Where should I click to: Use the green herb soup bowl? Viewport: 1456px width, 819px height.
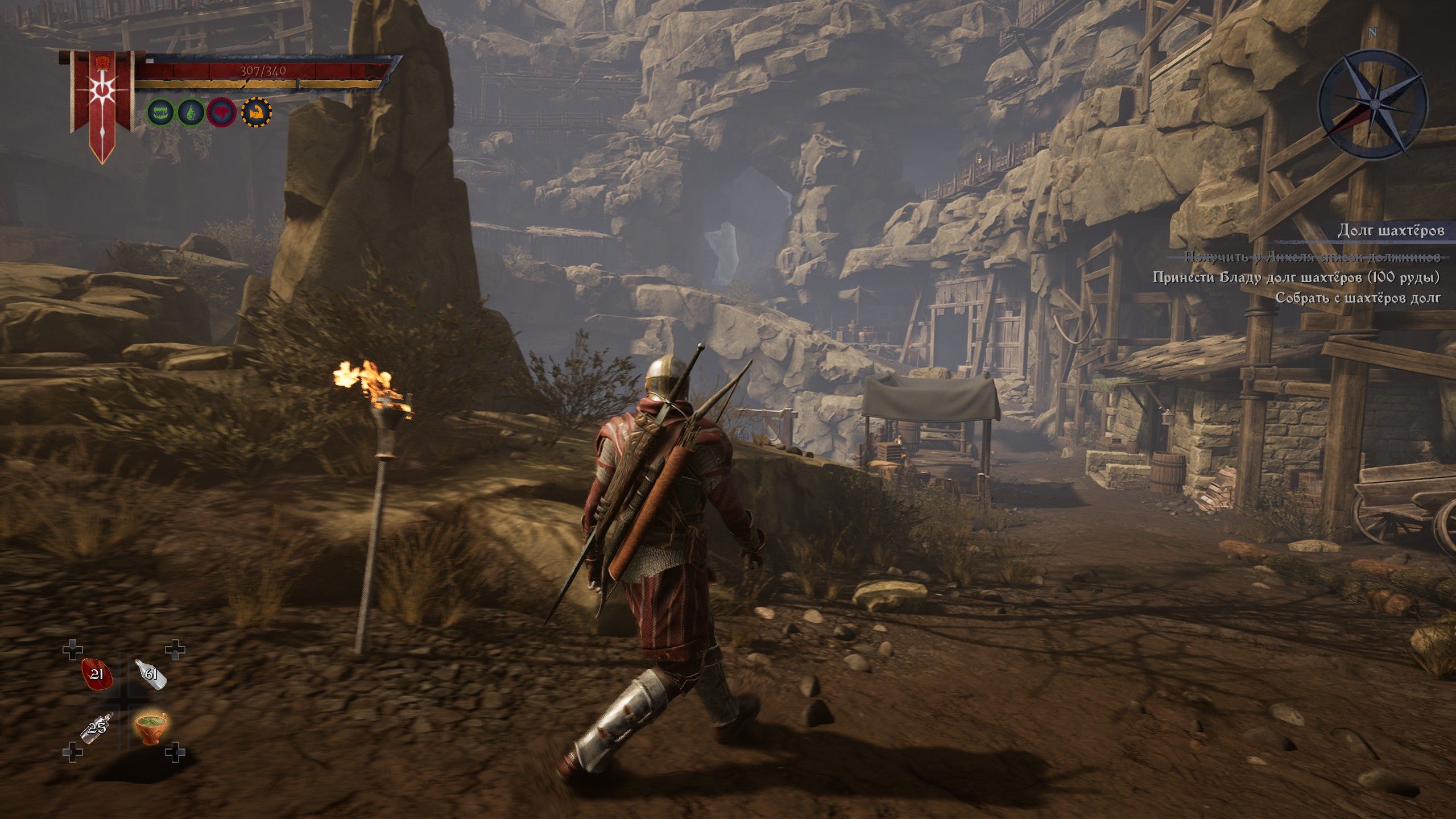tap(151, 727)
